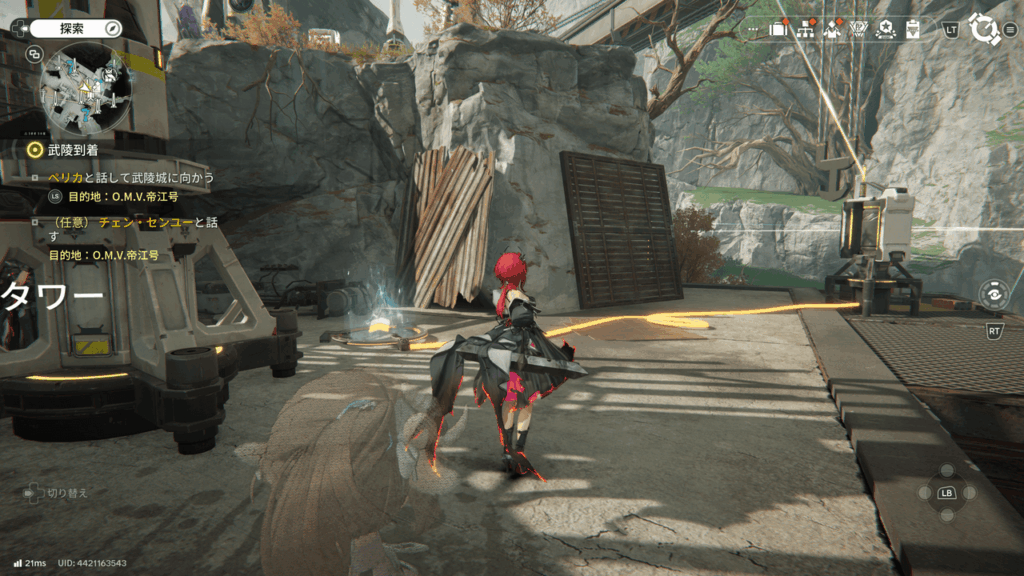
Task: Click the 探索 mode pill
Action: click(70, 29)
